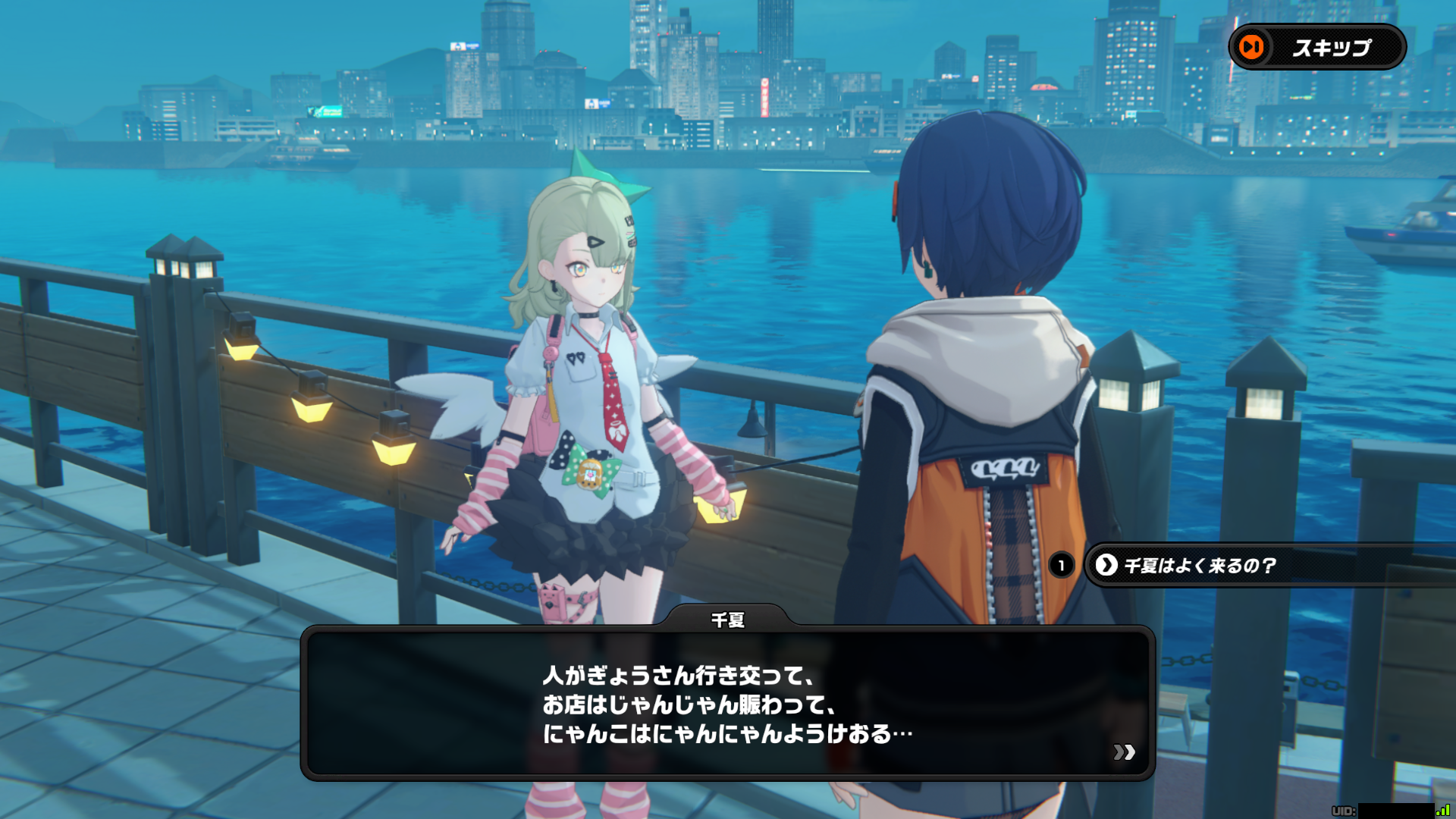Choose the reply 千夏はよく来るの？
This screenshot has width=1456, height=819.
pyautogui.click(x=1198, y=566)
